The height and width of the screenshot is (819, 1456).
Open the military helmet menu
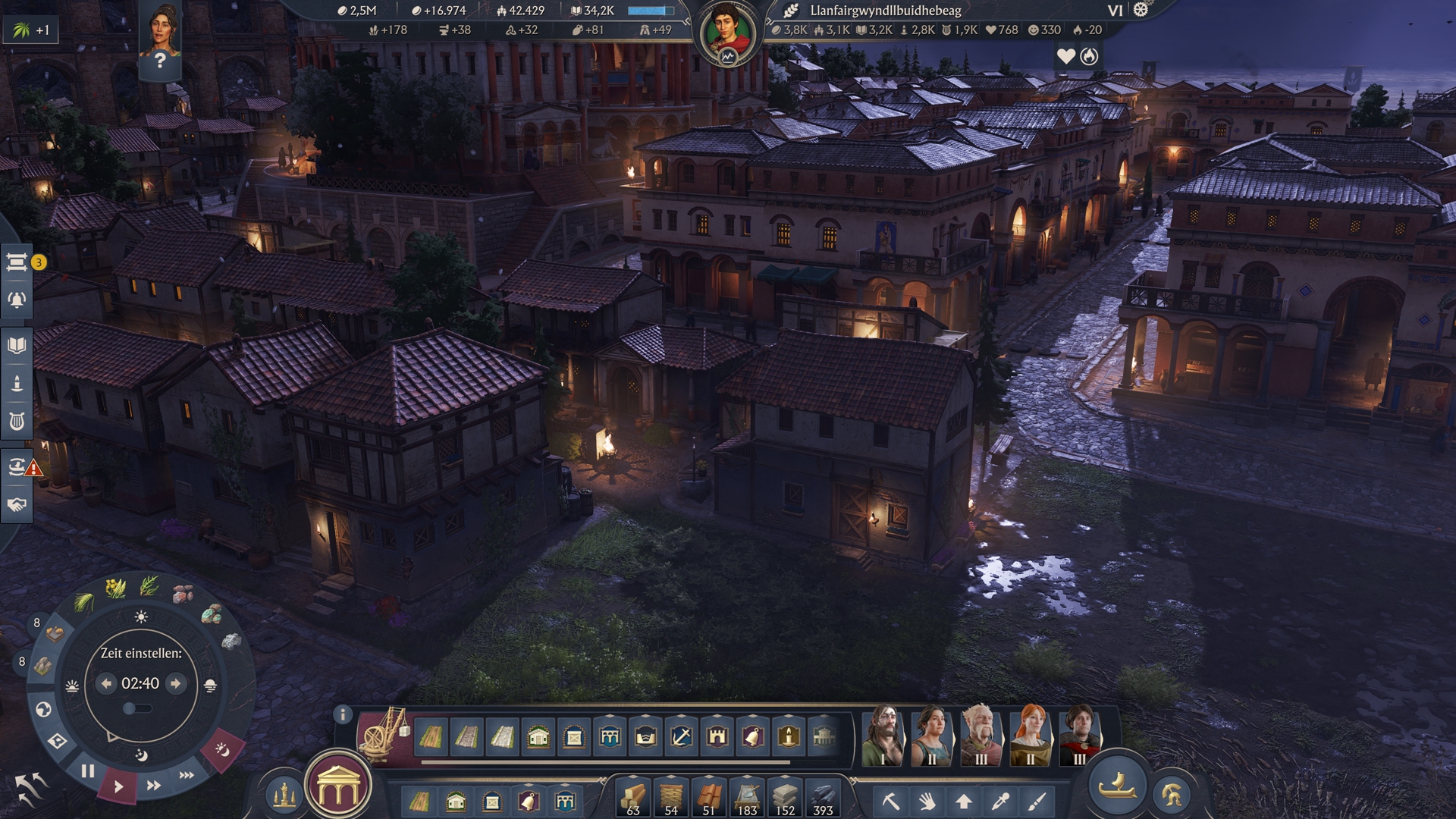pos(1172,795)
